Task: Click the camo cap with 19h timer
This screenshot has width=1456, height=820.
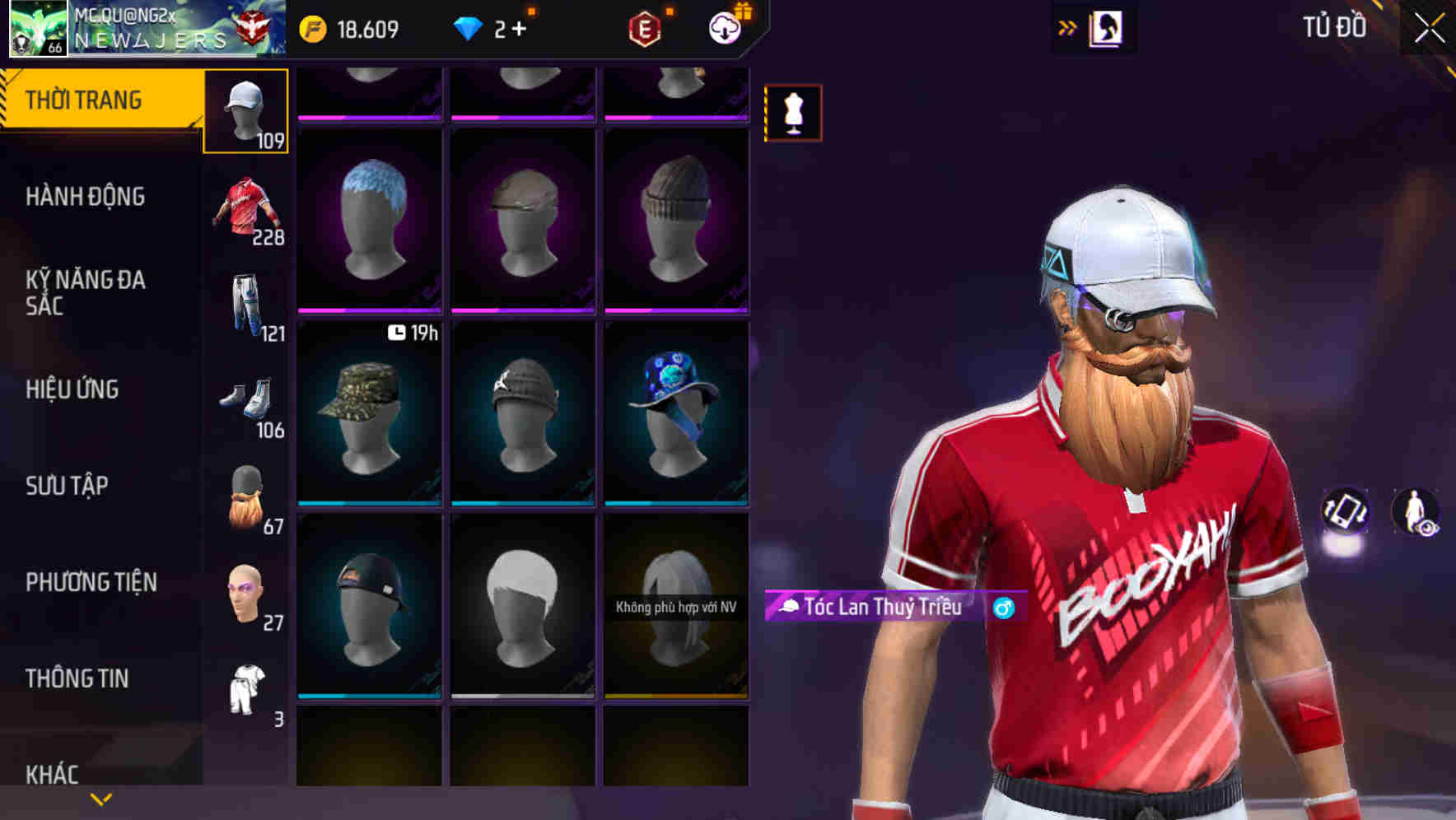Action: (369, 412)
